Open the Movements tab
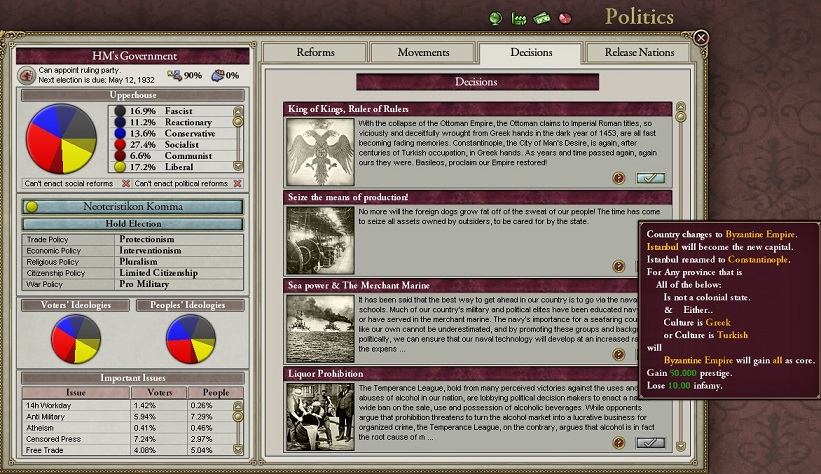 coord(423,53)
